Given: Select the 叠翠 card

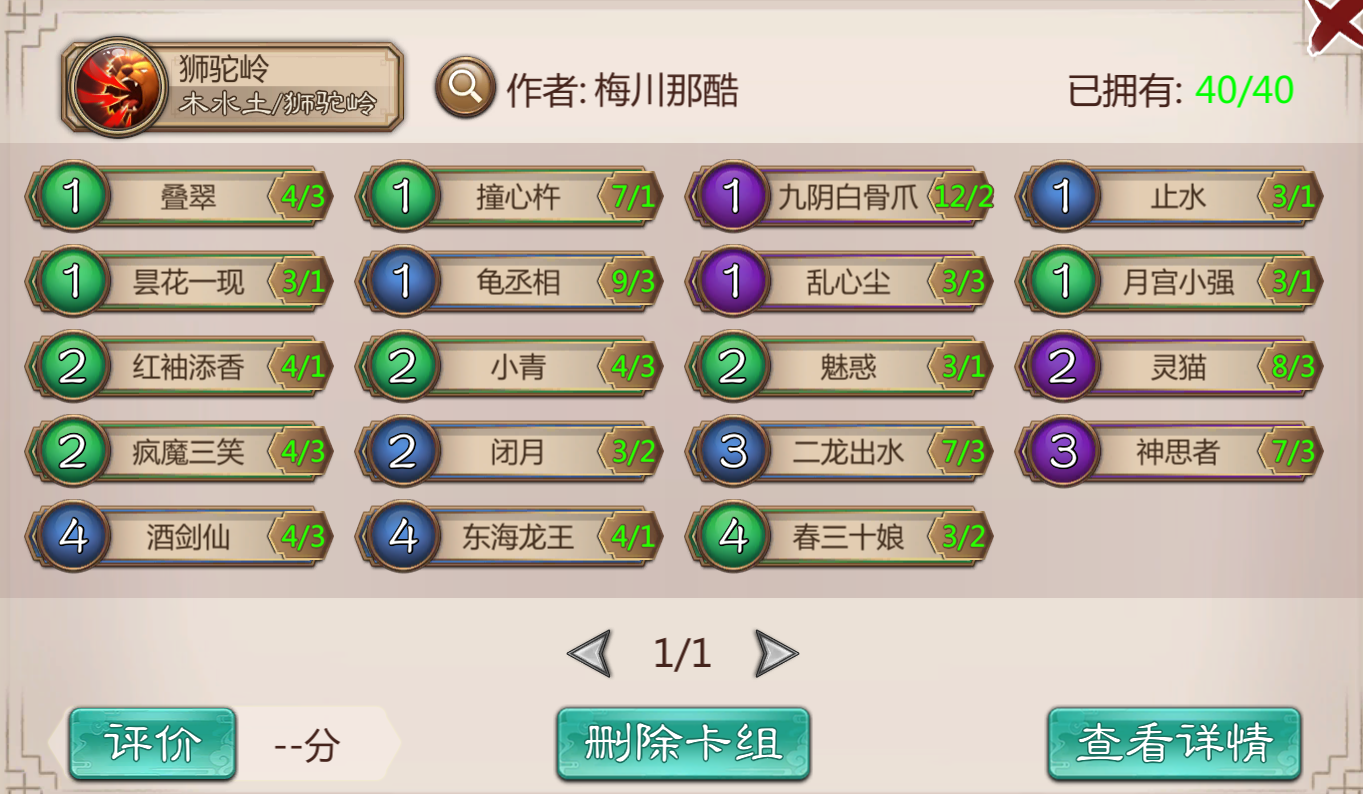Looking at the screenshot, I should pyautogui.click(x=180, y=196).
